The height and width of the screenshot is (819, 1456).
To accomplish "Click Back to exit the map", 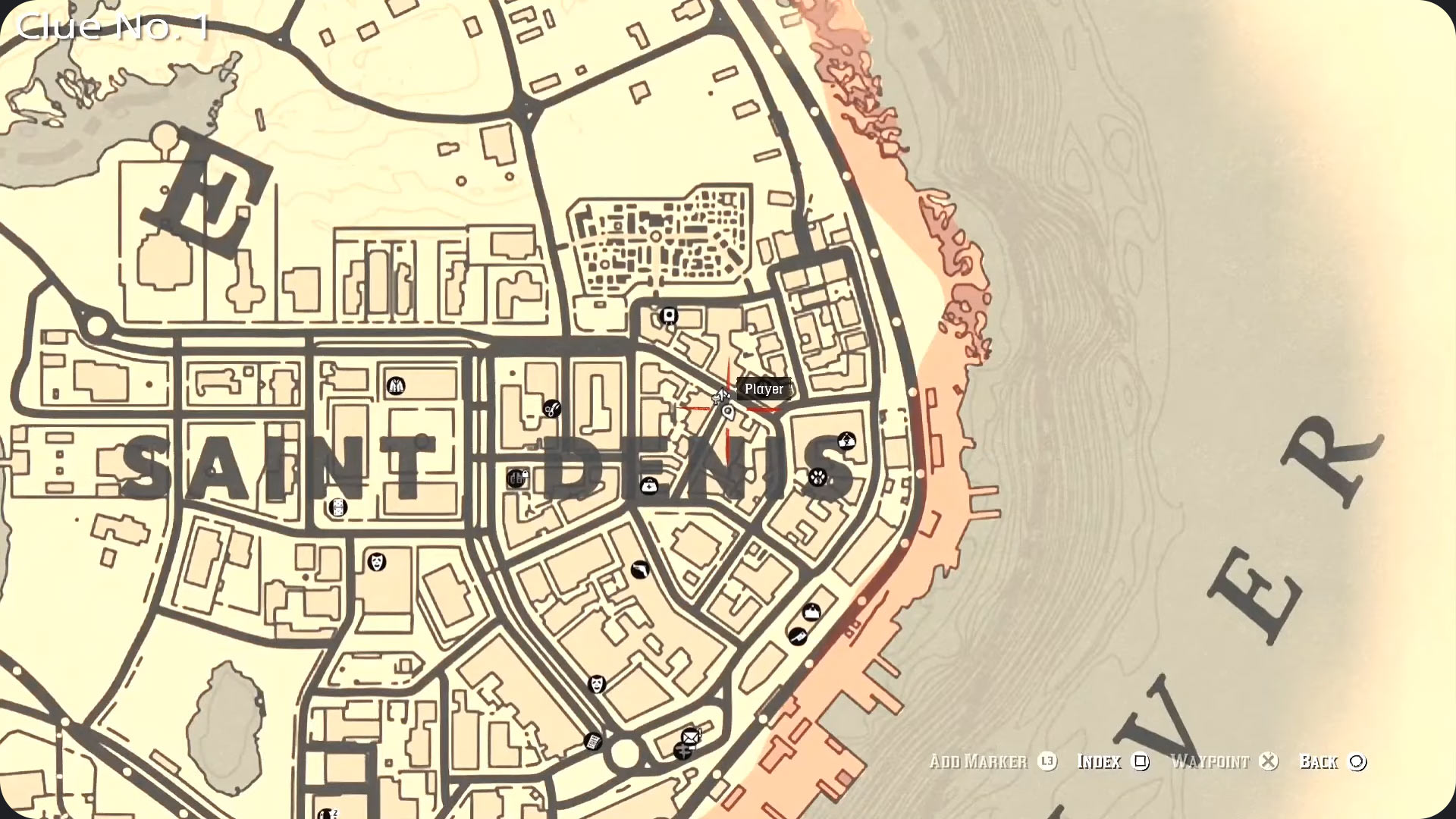I will click(x=1321, y=762).
